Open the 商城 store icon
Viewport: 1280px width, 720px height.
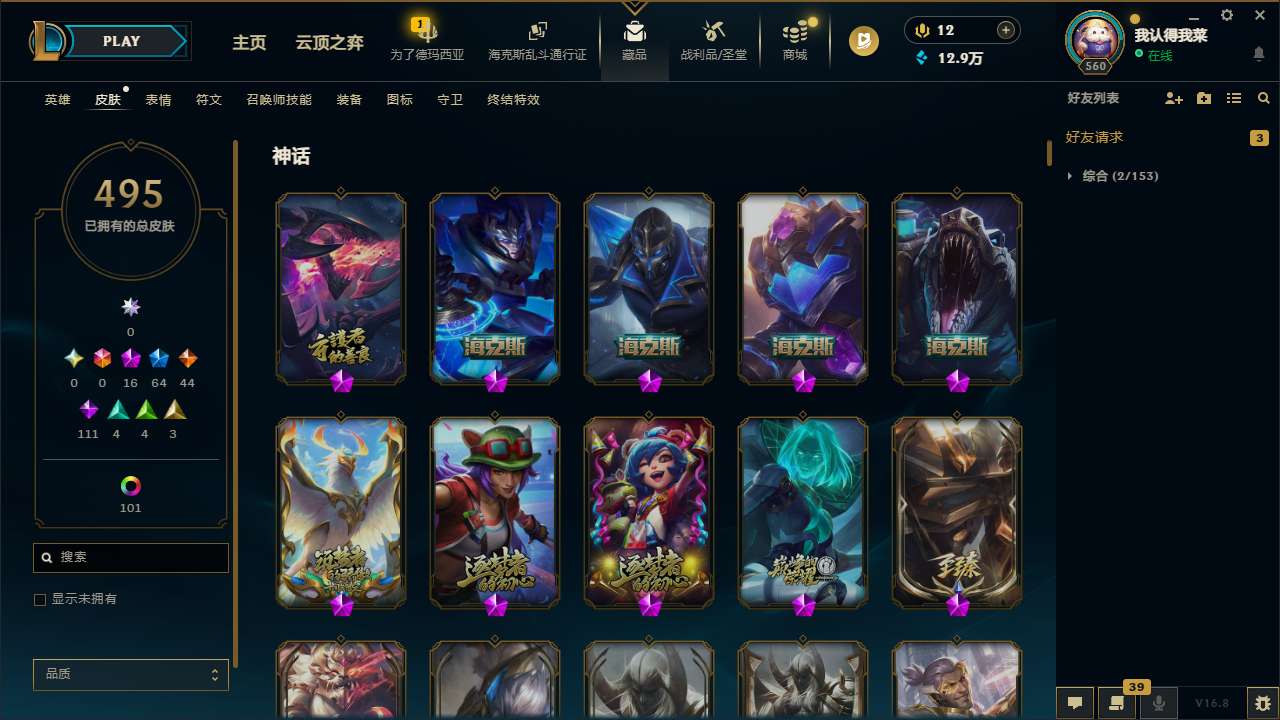pyautogui.click(x=795, y=38)
